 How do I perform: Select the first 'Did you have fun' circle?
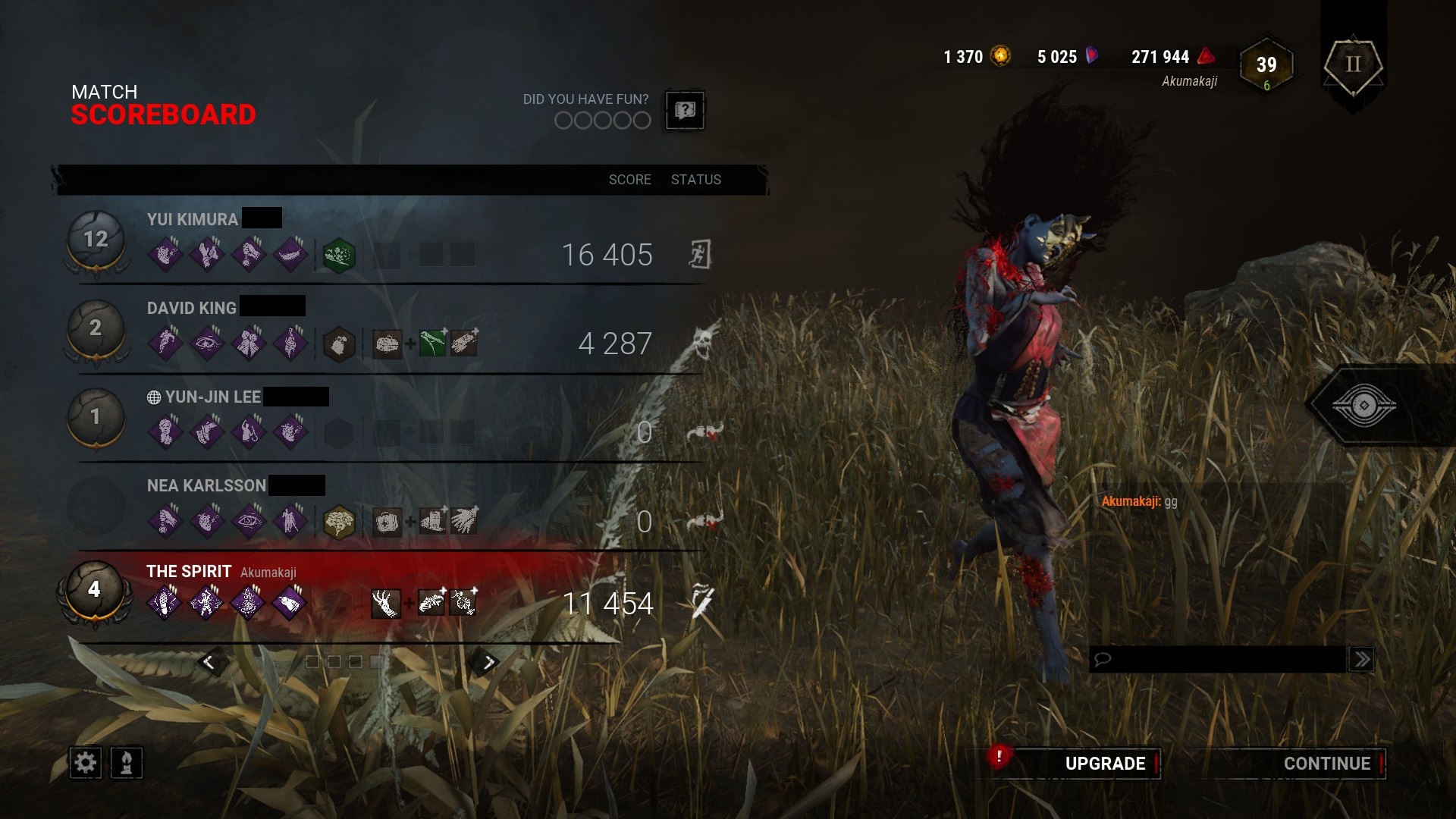(564, 120)
